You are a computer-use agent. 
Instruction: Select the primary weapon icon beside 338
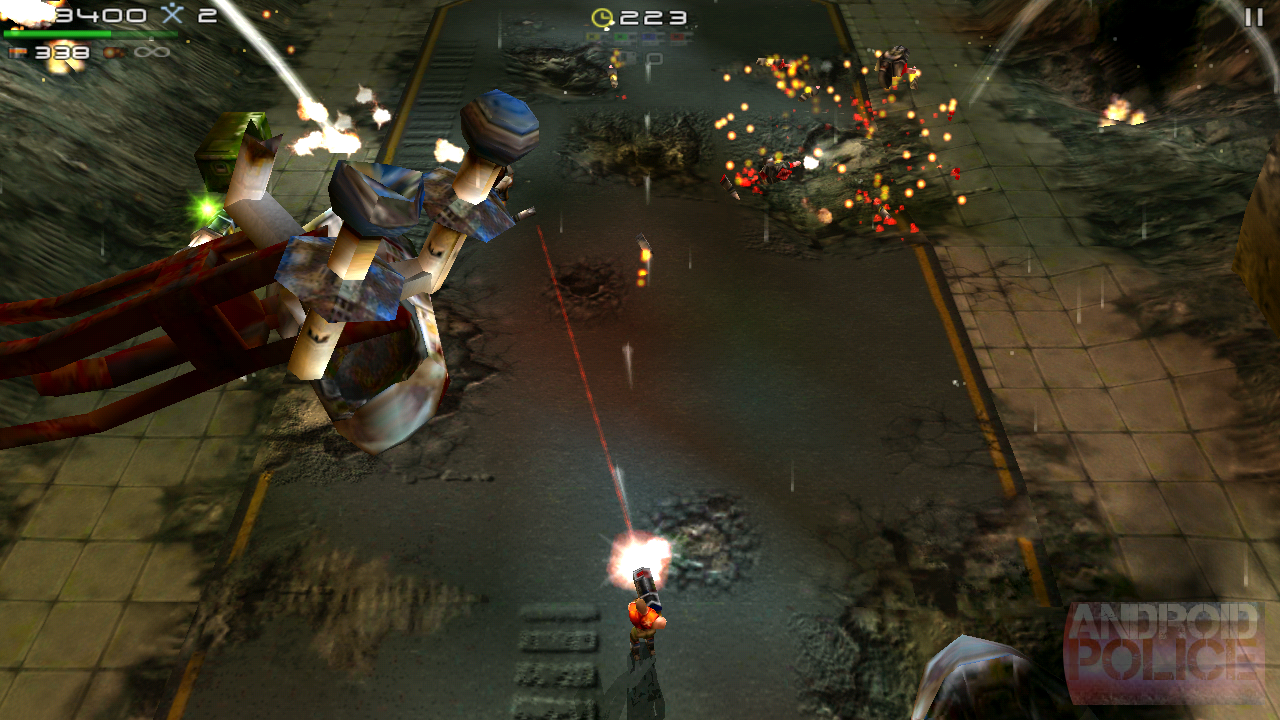click(x=18, y=53)
